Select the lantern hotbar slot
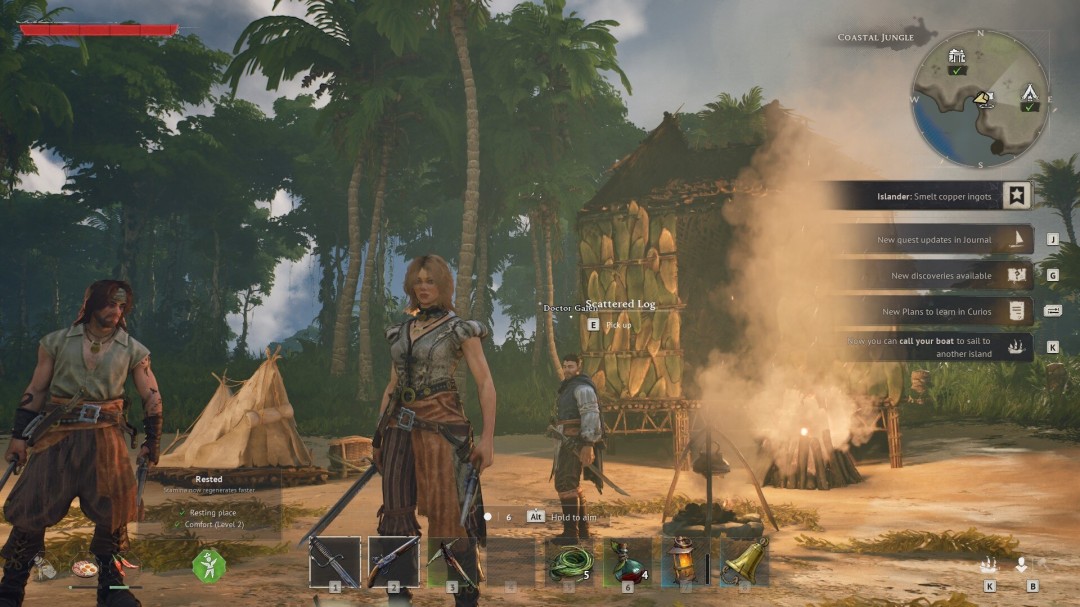1080x607 pixels. [x=686, y=561]
